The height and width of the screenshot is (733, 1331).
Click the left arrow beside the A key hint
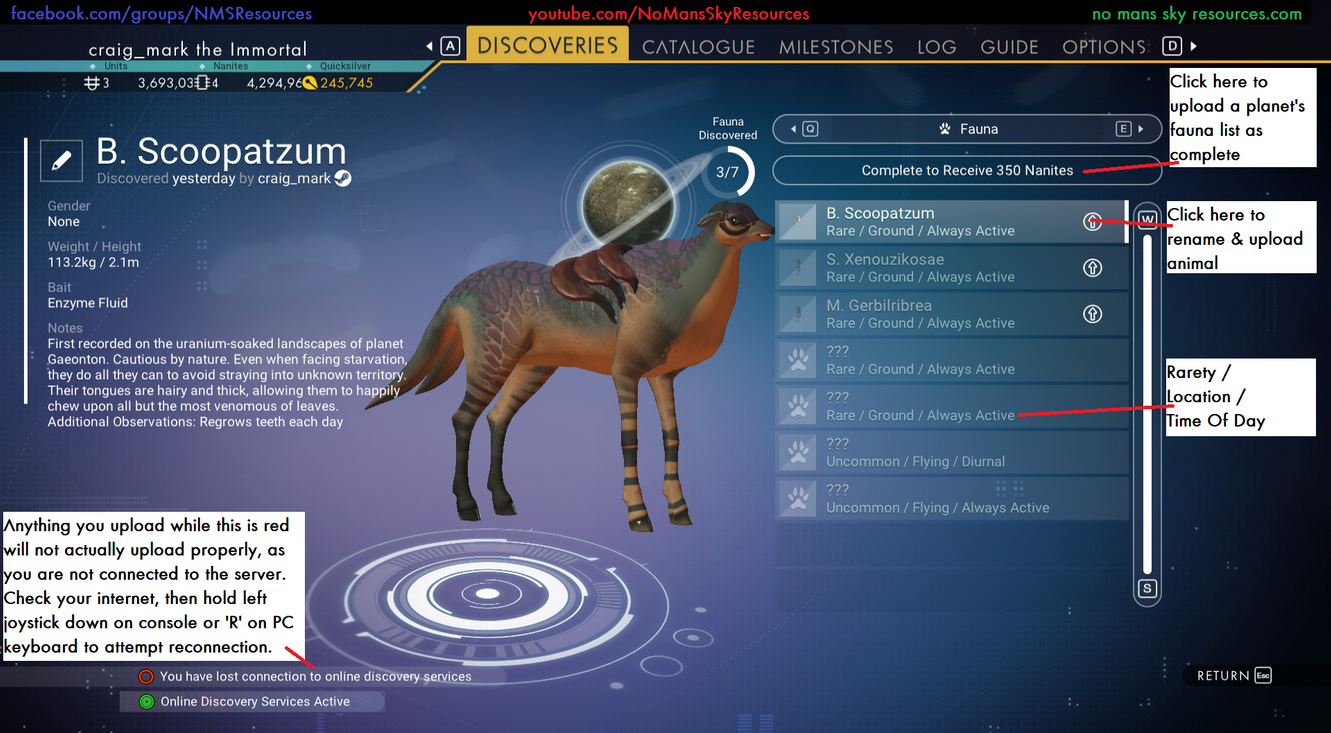428,45
